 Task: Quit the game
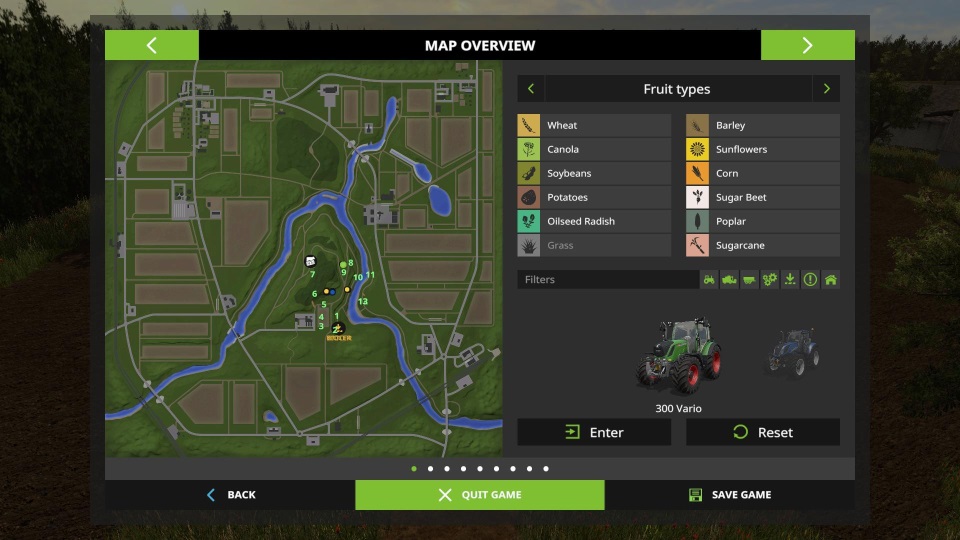tap(480, 495)
